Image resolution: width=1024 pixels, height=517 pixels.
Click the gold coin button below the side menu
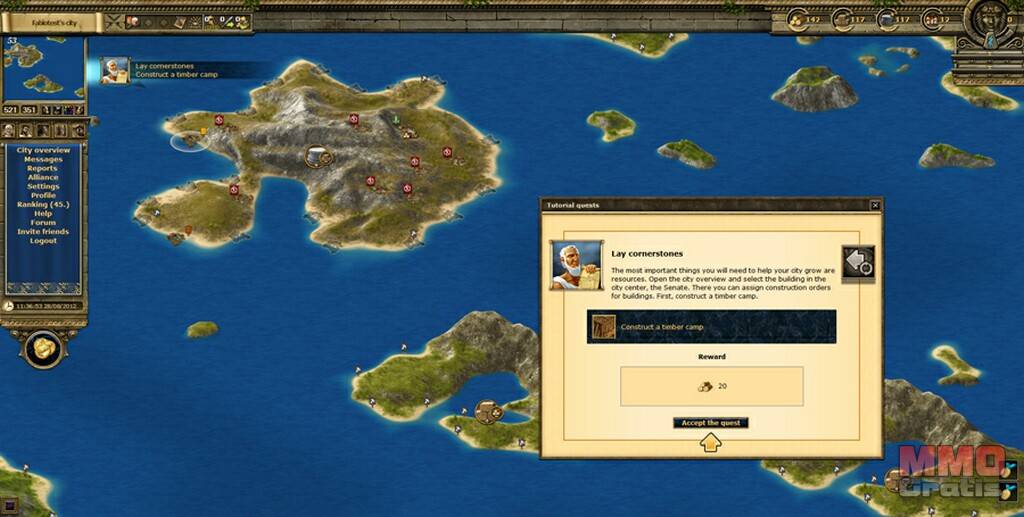pyautogui.click(x=43, y=347)
